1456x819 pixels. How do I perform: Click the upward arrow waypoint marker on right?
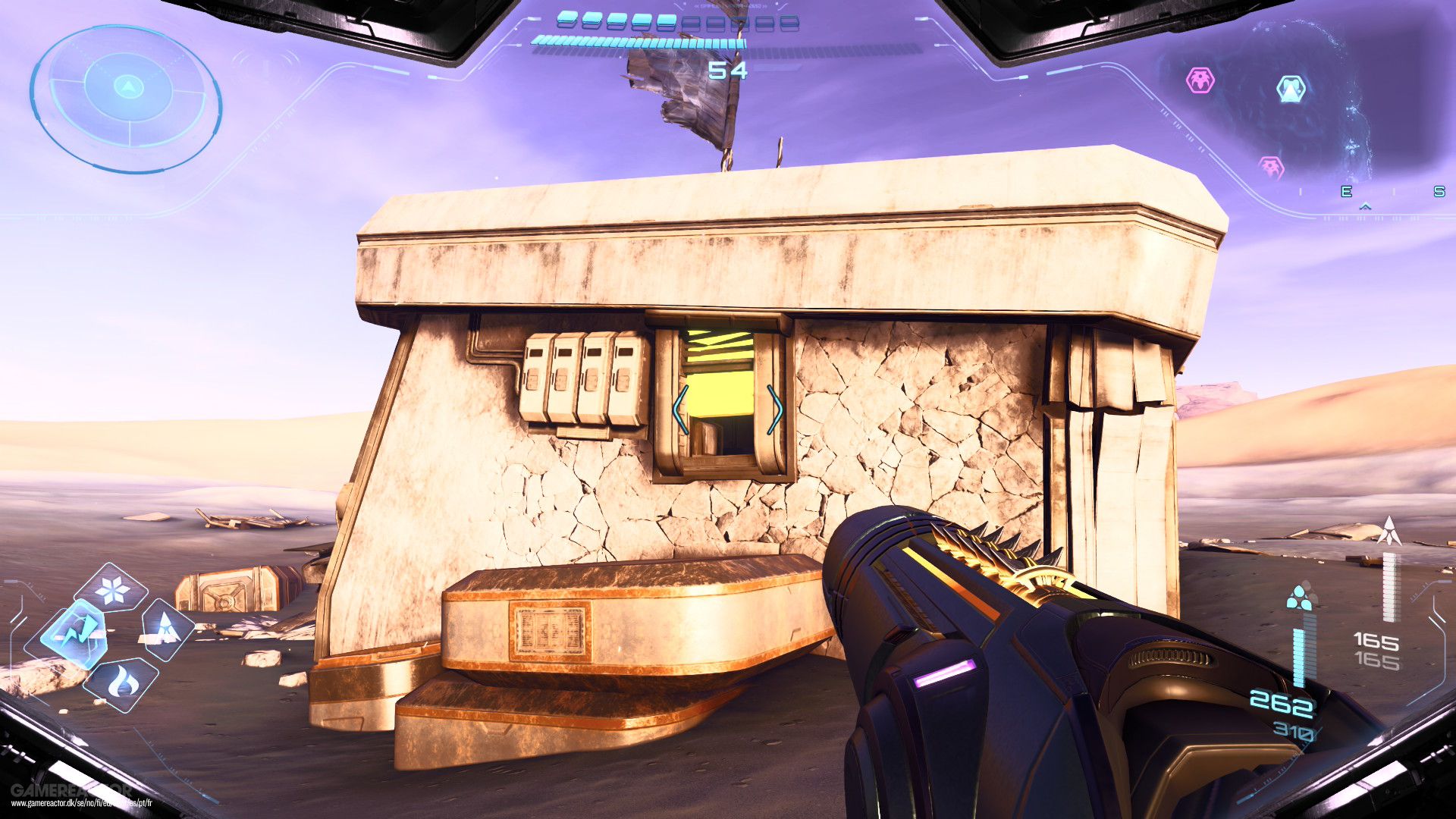point(1390,530)
